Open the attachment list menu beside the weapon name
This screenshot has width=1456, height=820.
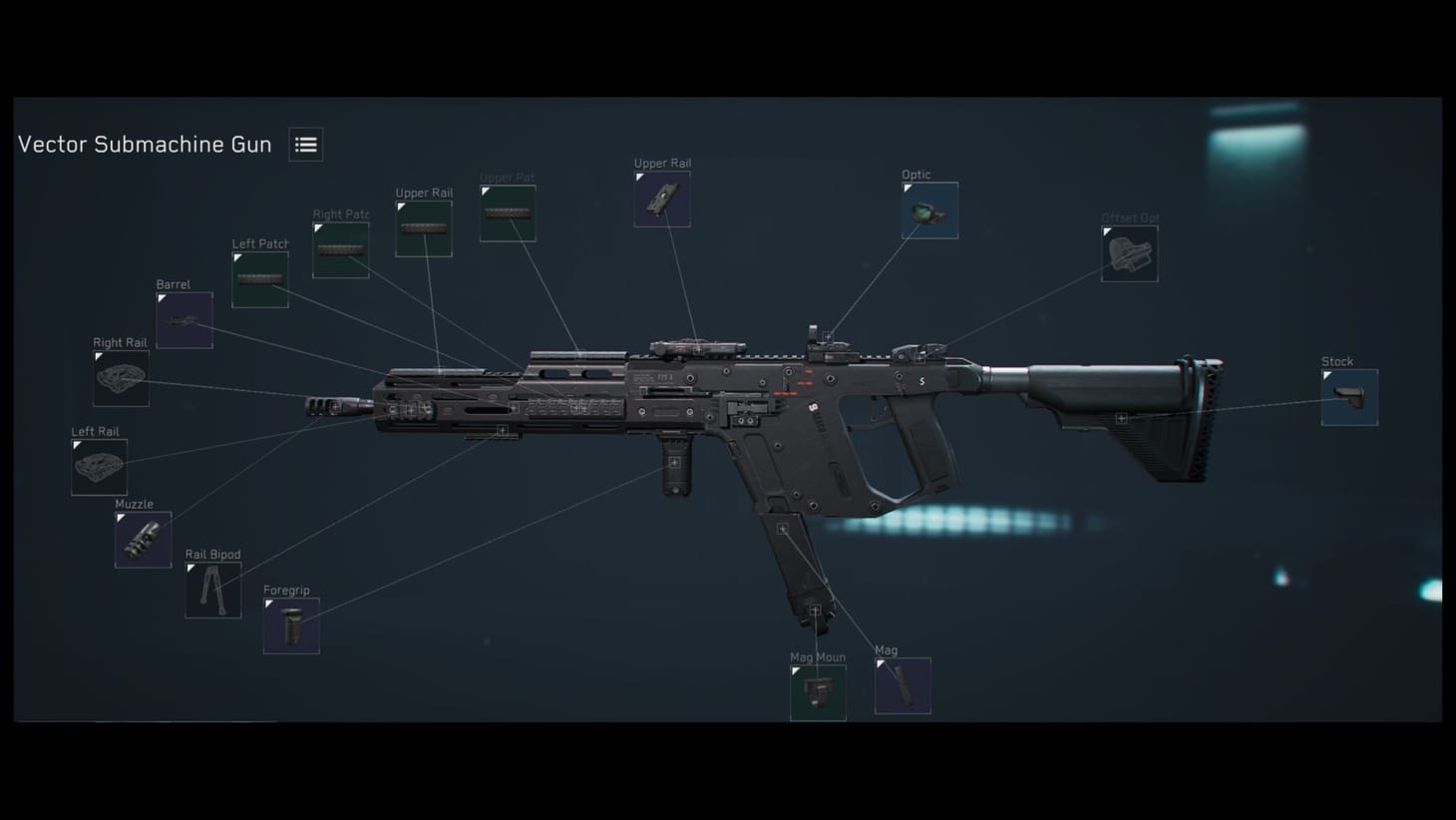(305, 144)
